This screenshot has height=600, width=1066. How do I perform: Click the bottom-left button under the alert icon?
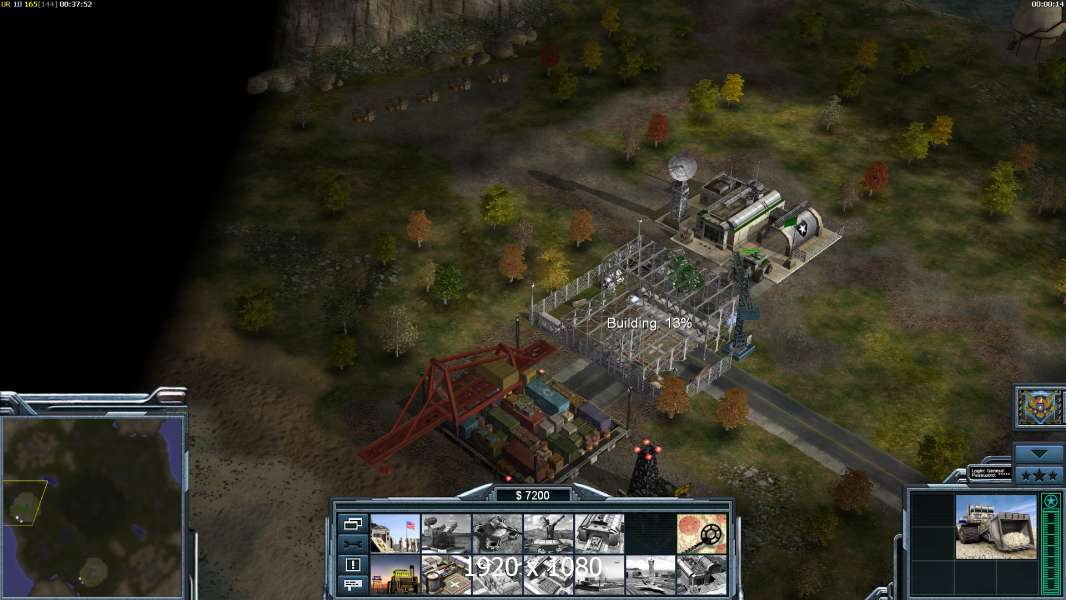pos(352,585)
